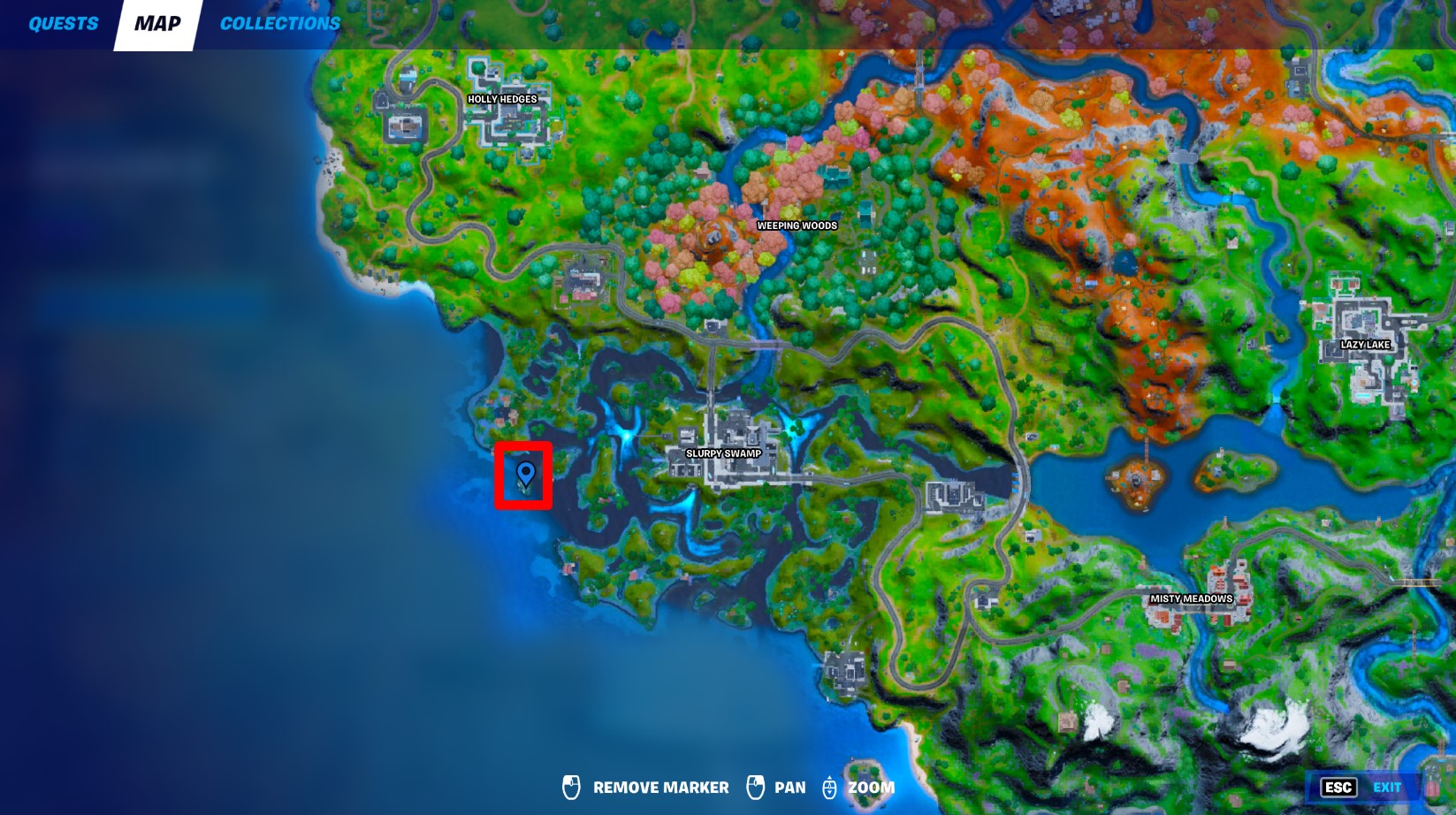Click the Weeping Woods location name

[x=795, y=226]
